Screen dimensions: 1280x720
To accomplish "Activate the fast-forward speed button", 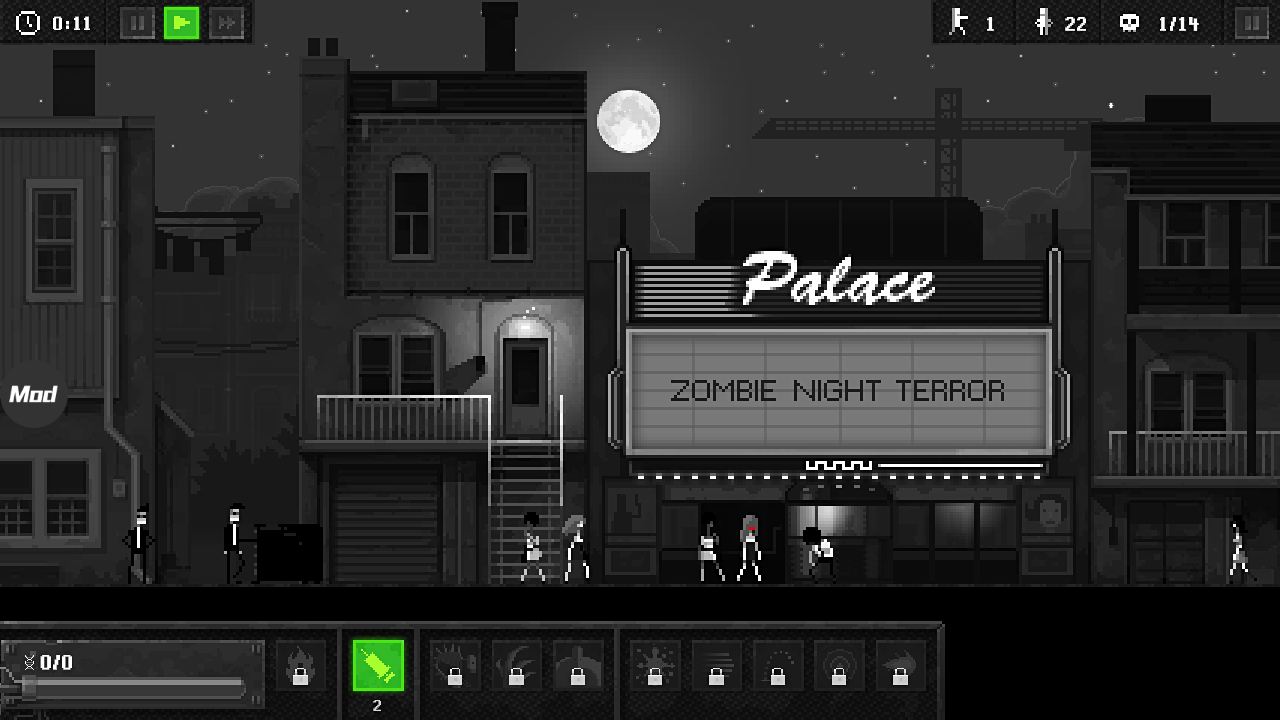I will (226, 23).
